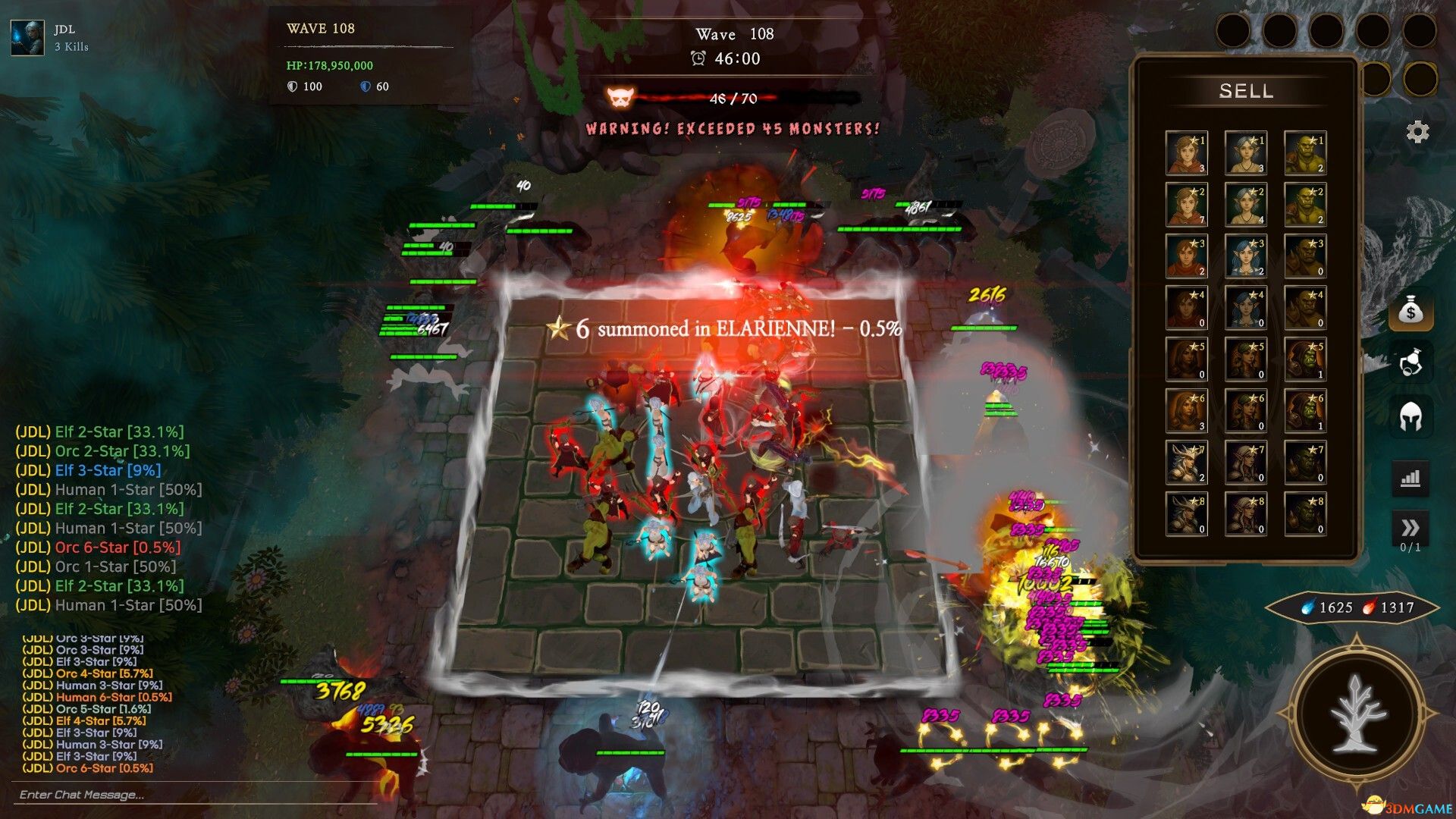Show the bar chart statistics
The width and height of the screenshot is (1456, 819).
click(1410, 479)
